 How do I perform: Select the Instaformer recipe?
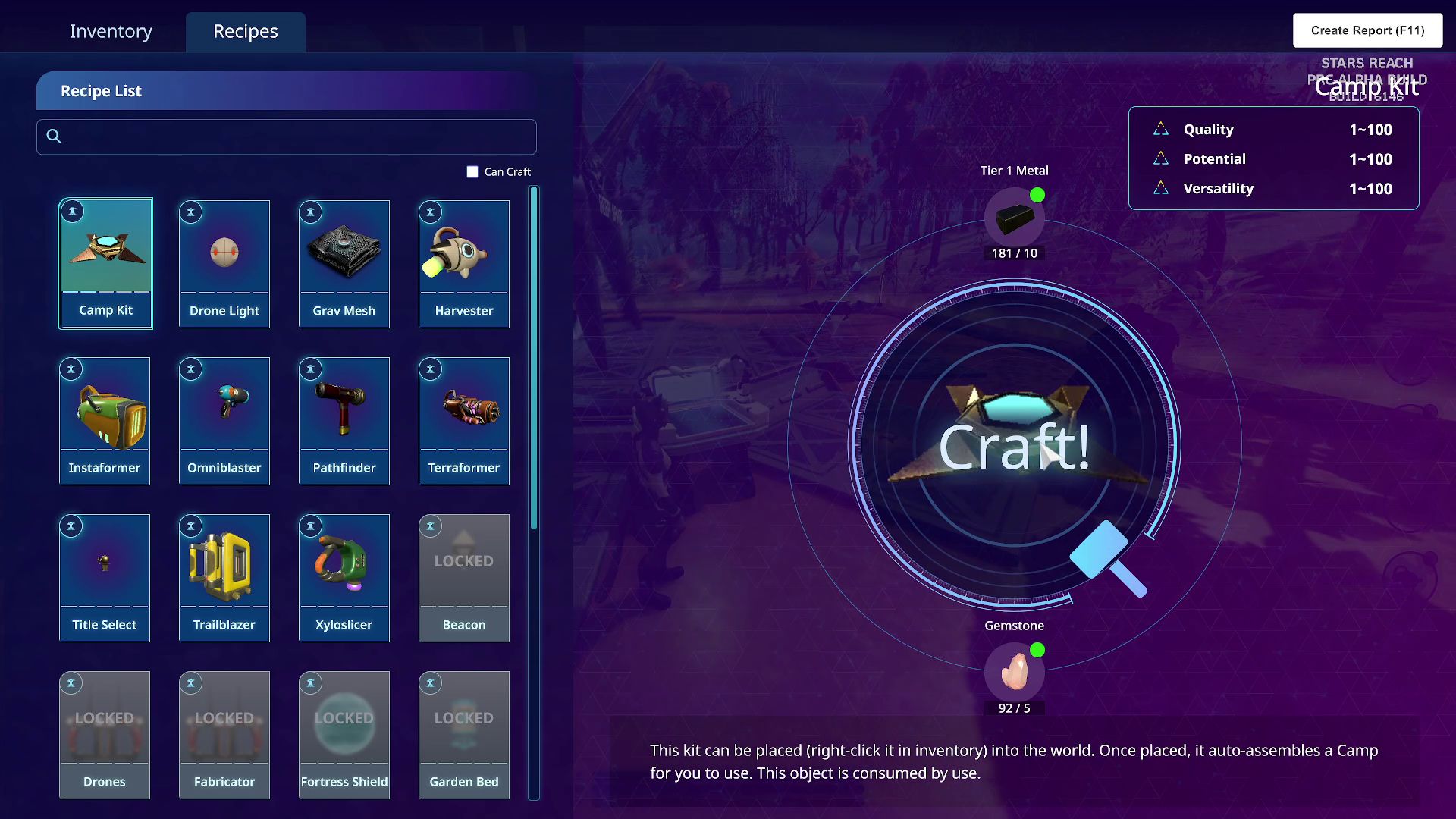click(x=105, y=420)
